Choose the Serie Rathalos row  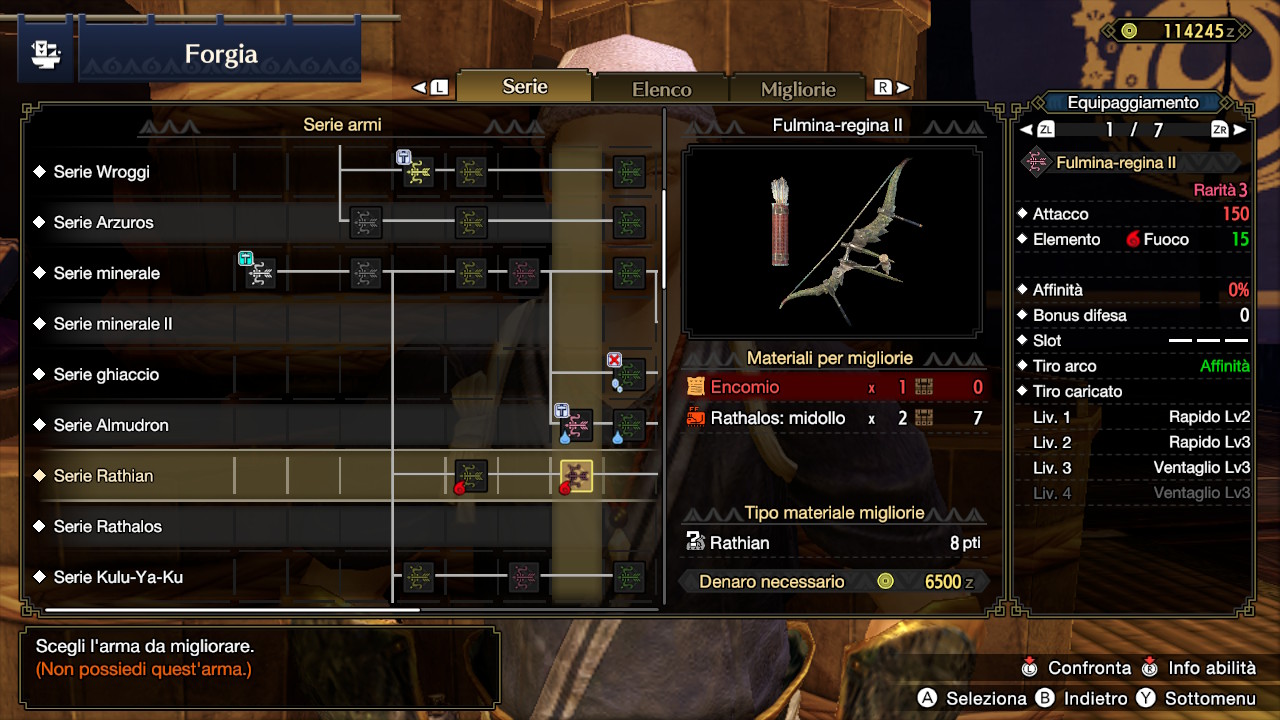(108, 526)
